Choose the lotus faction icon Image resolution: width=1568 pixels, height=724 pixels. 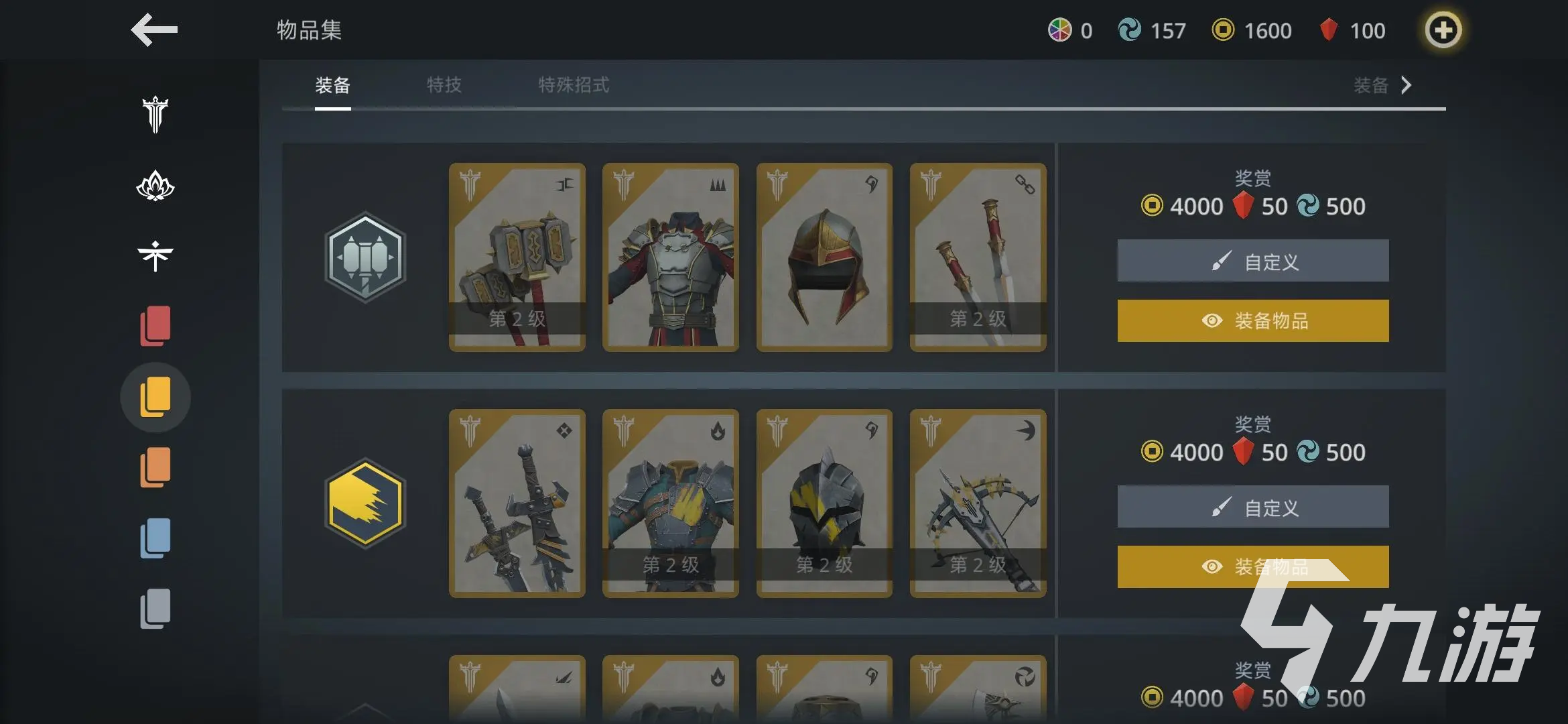click(x=155, y=186)
